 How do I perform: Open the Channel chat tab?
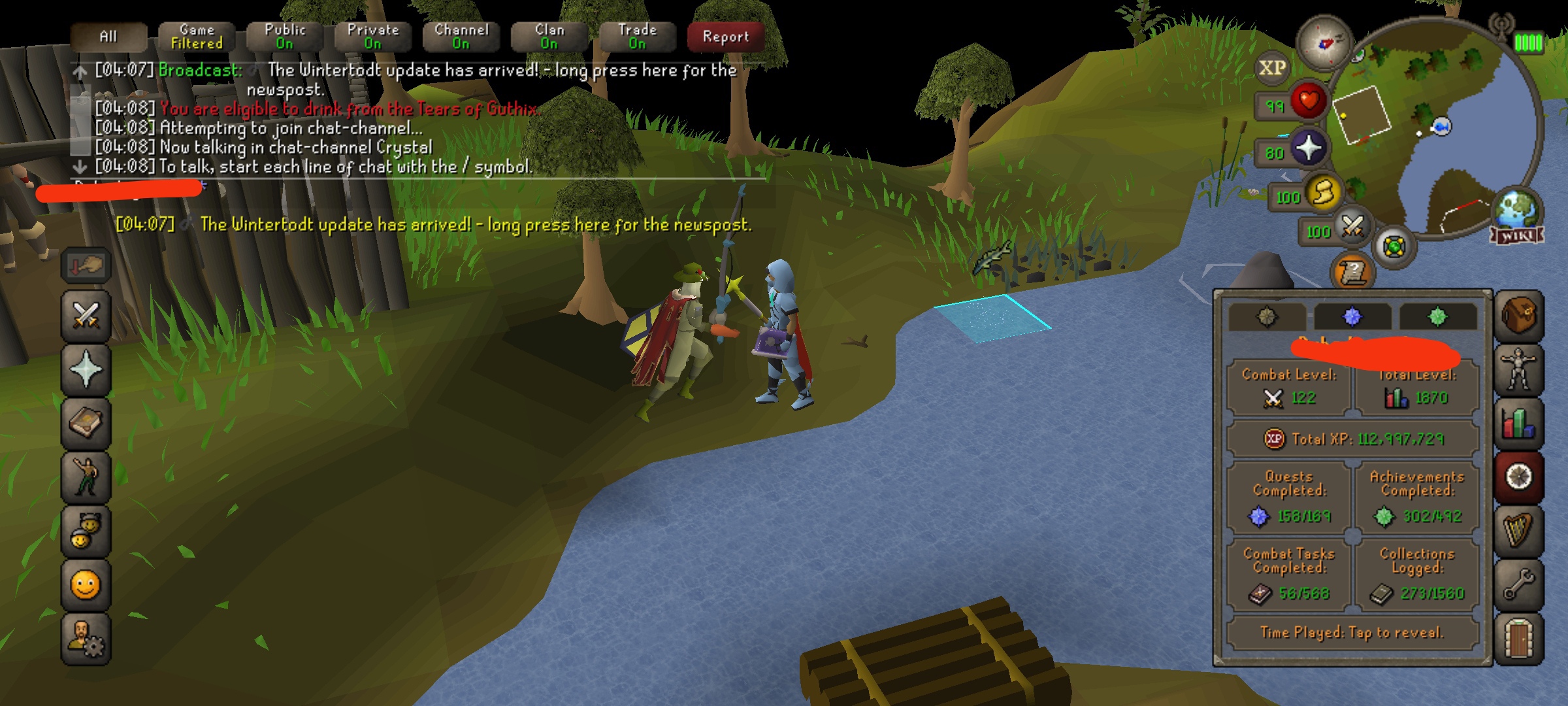click(461, 37)
